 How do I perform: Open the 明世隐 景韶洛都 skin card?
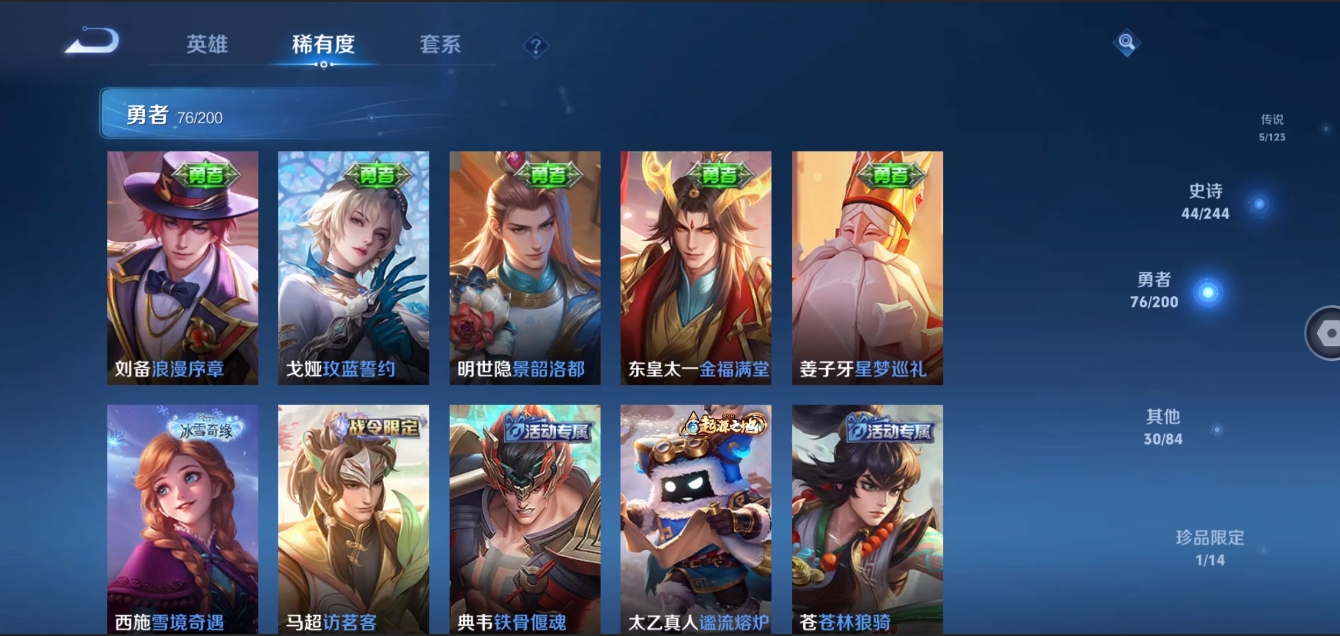[525, 267]
